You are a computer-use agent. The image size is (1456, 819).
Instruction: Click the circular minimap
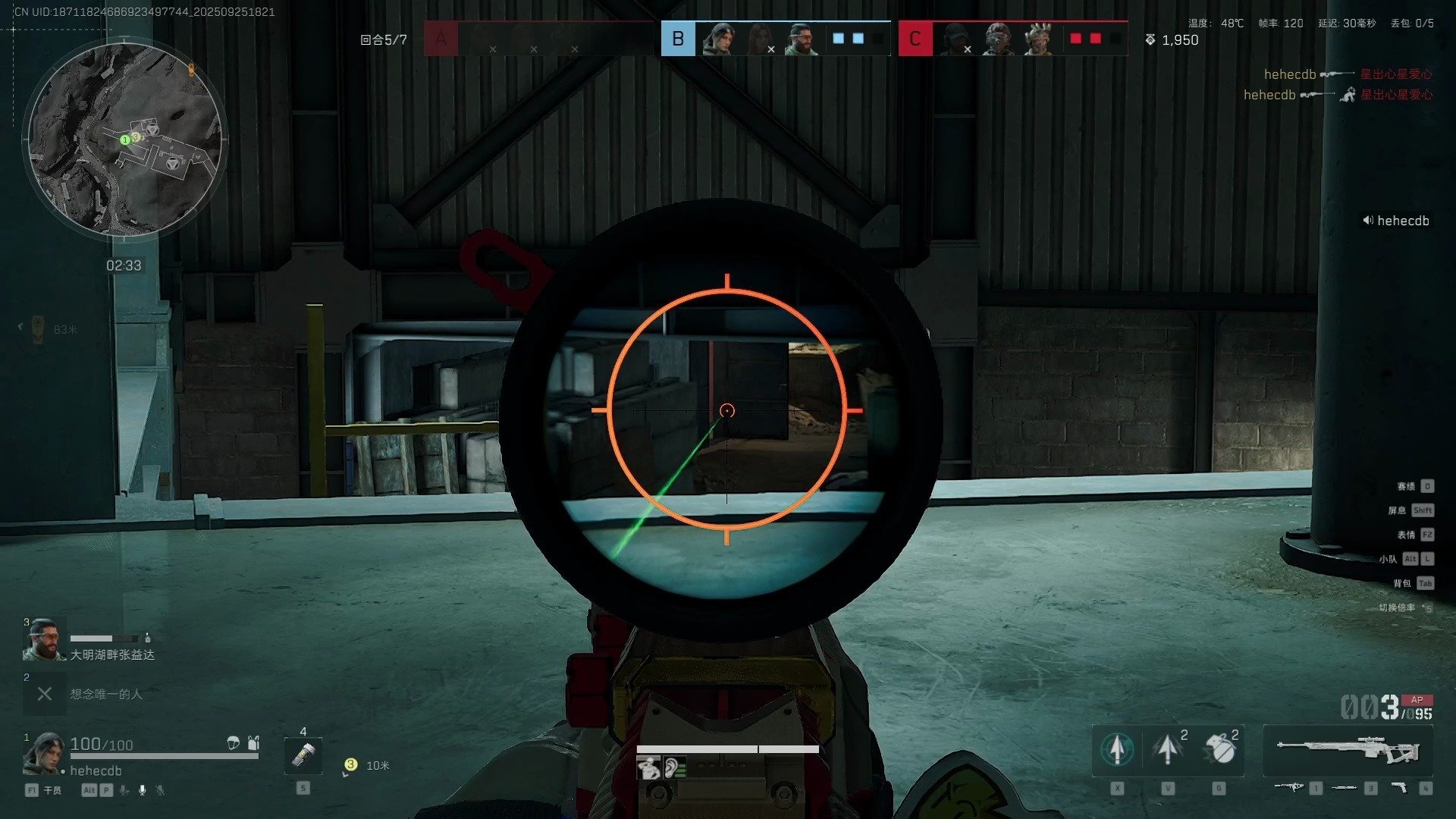124,139
